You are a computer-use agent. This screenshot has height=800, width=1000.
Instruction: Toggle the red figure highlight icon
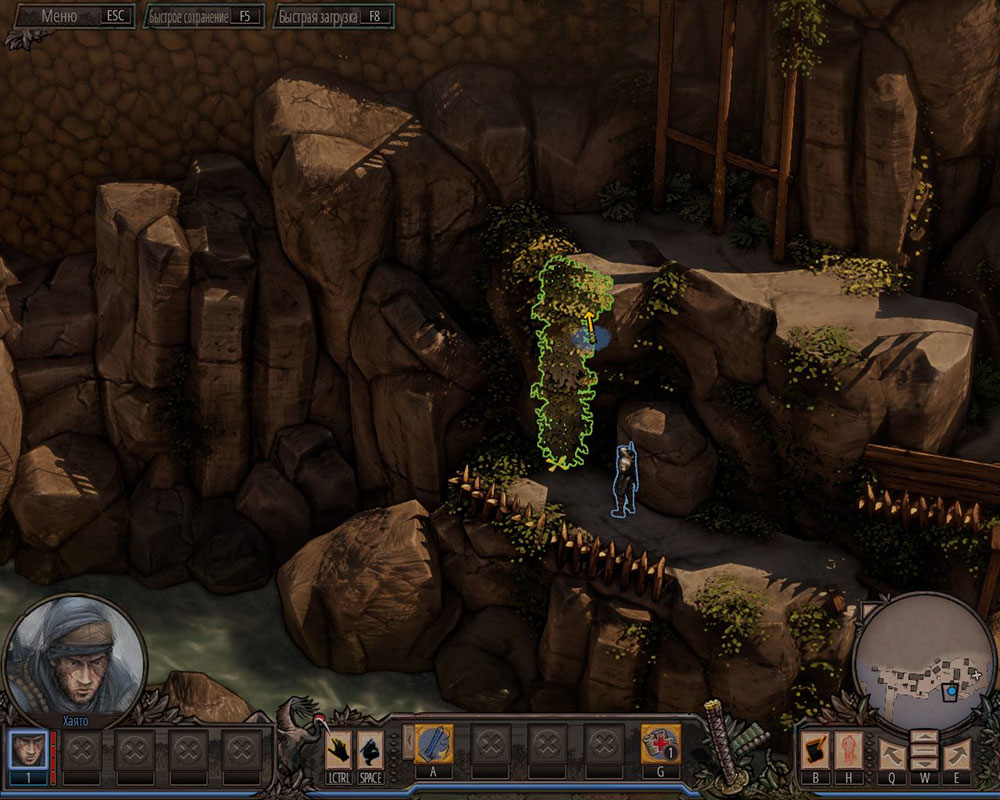tap(850, 749)
